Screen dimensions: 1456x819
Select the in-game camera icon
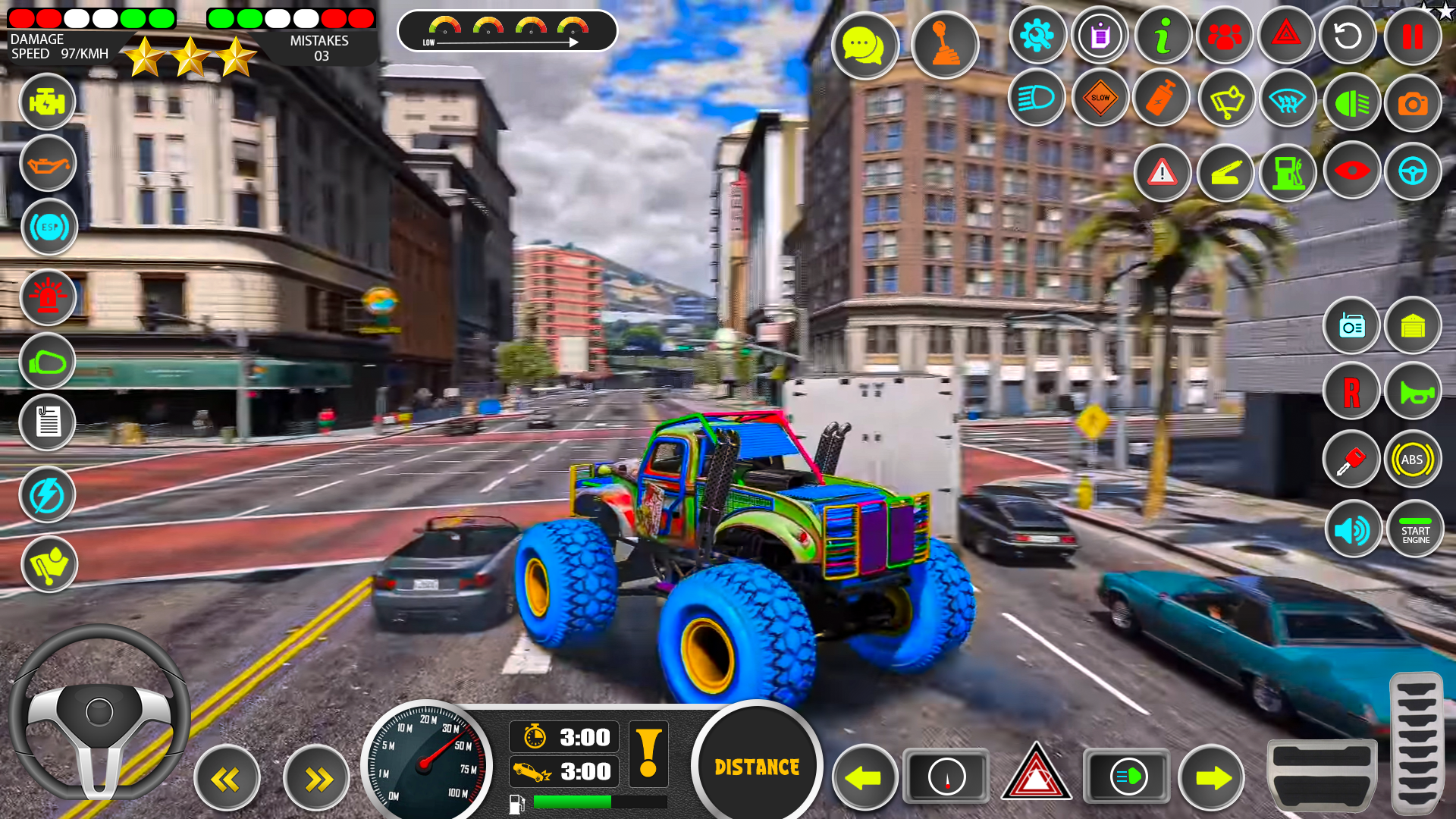tap(1413, 101)
